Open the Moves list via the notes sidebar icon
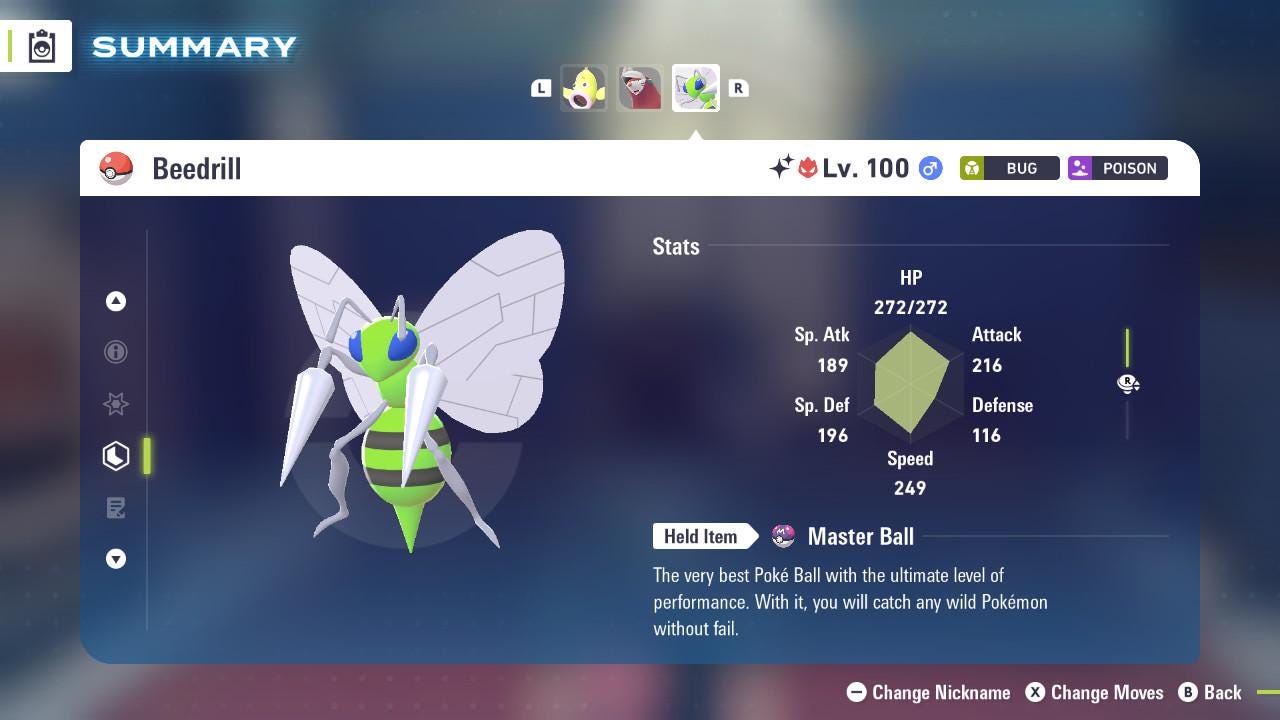 [x=116, y=508]
